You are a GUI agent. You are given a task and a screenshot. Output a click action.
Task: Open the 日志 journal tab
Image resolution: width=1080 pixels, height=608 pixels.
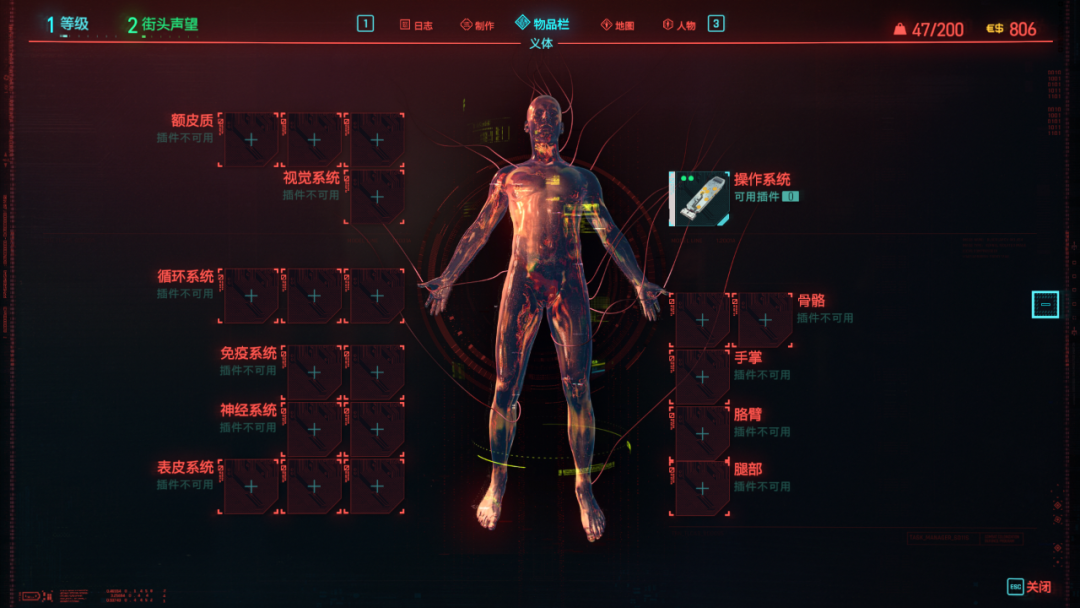click(x=416, y=25)
